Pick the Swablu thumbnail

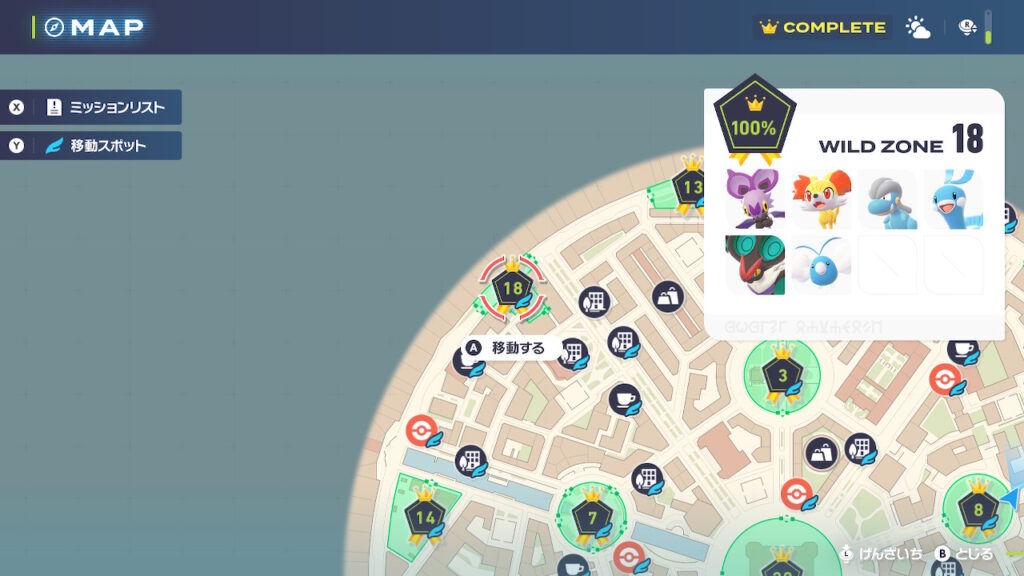pos(821,265)
